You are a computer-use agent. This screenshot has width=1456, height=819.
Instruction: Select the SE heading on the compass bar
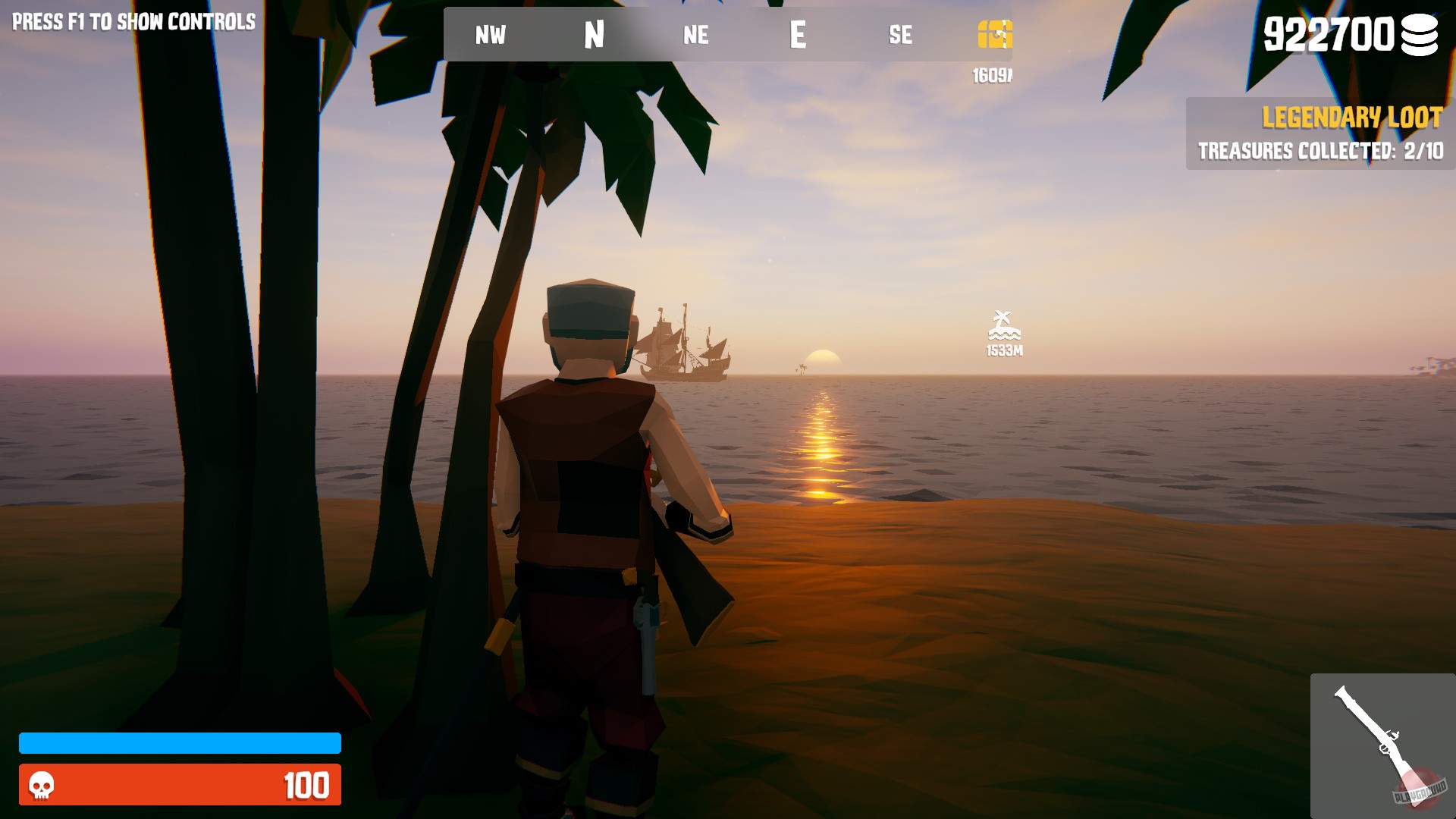pyautogui.click(x=899, y=35)
